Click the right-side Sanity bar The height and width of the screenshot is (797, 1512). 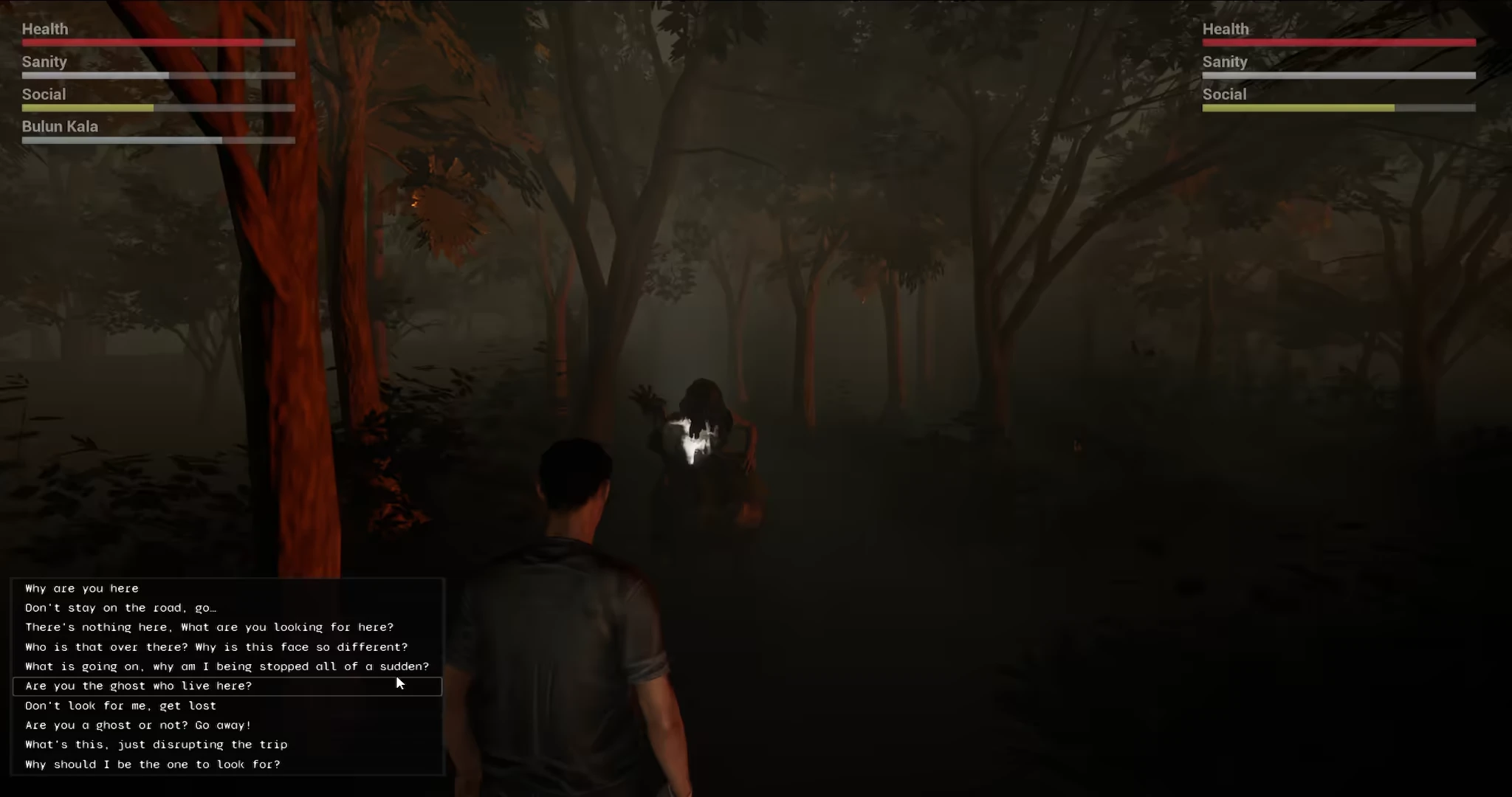1338,75
